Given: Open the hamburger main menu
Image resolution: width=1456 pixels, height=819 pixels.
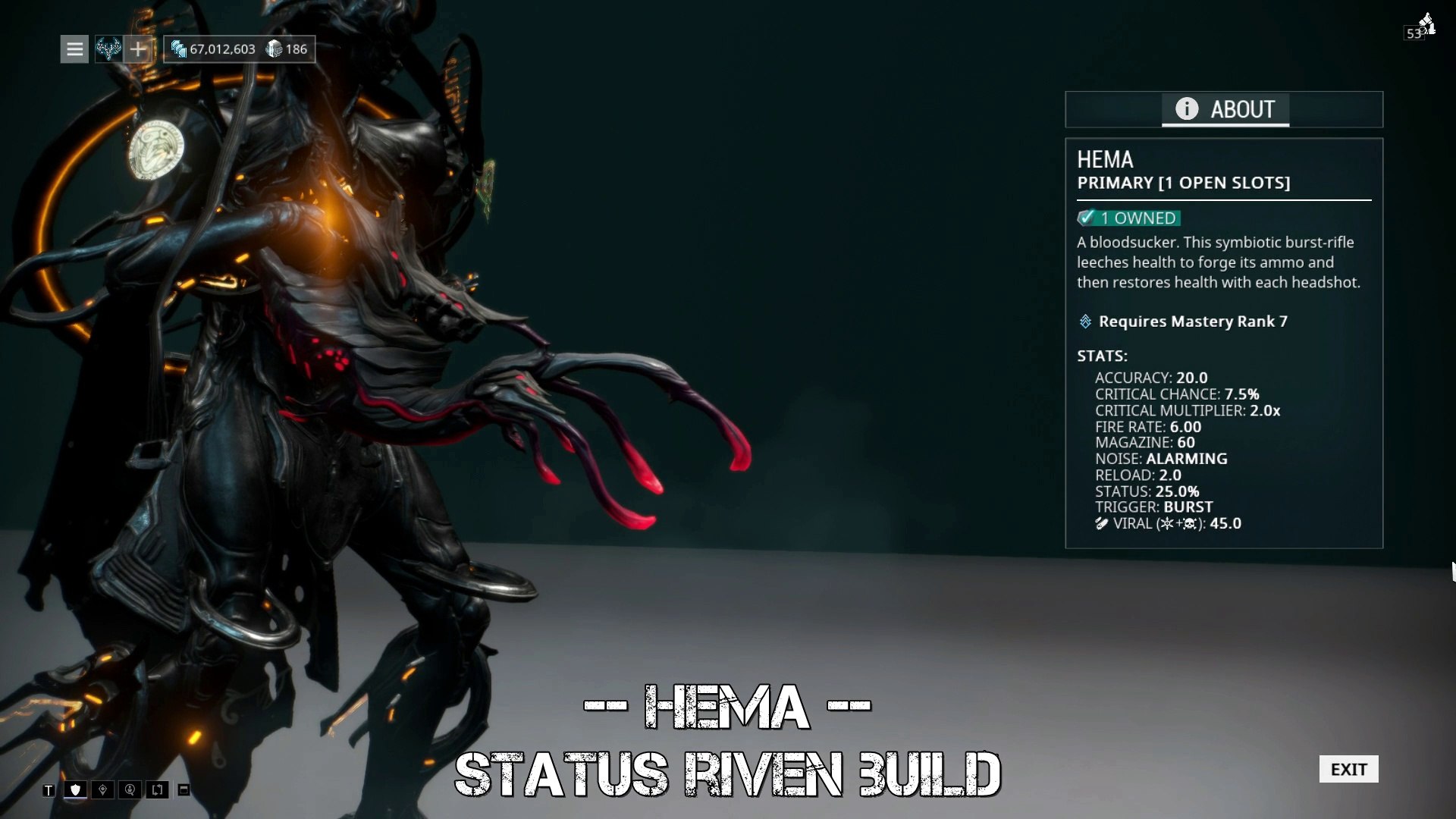Looking at the screenshot, I should pyautogui.click(x=74, y=49).
